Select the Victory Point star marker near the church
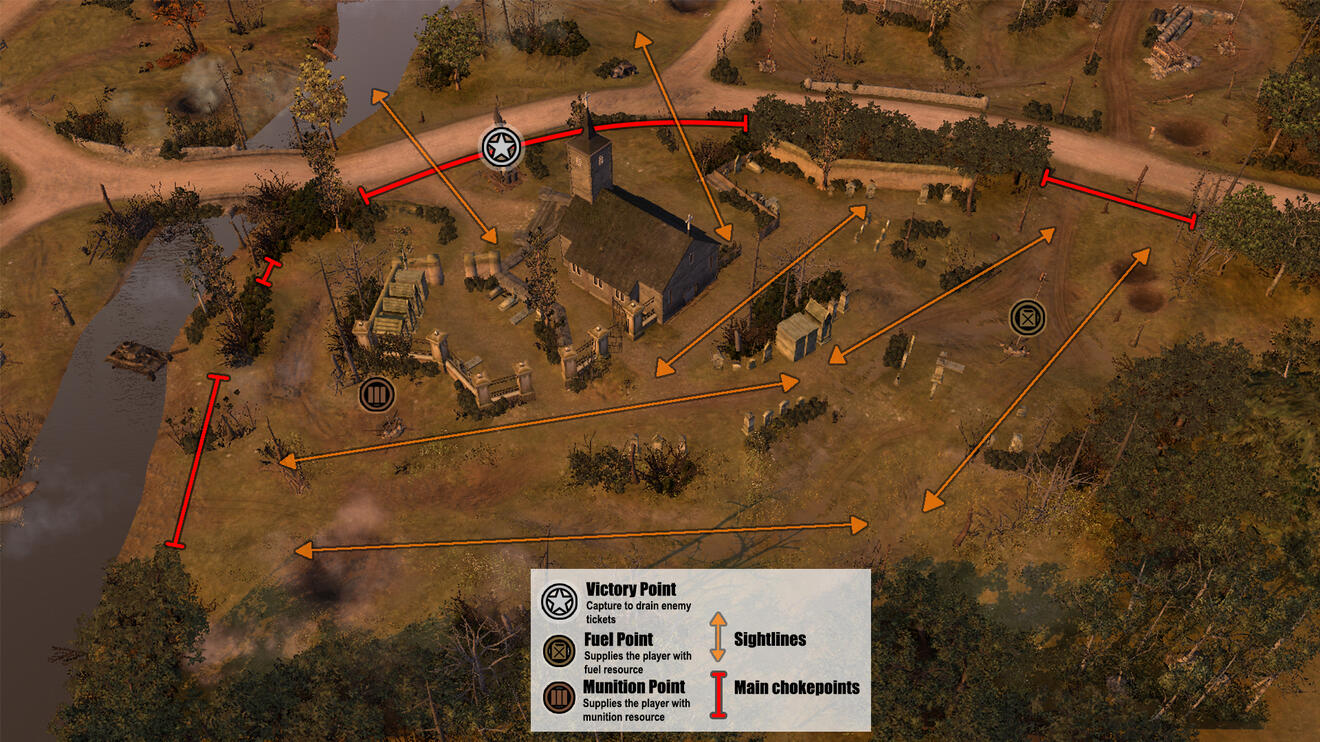The width and height of the screenshot is (1320, 742). pyautogui.click(x=500, y=148)
